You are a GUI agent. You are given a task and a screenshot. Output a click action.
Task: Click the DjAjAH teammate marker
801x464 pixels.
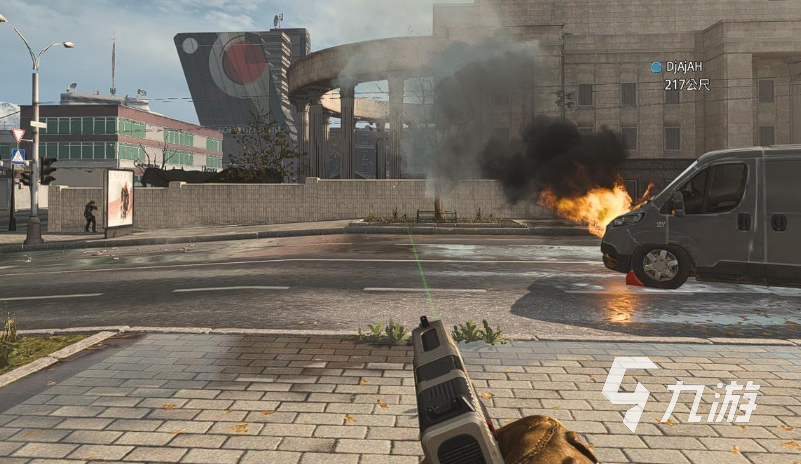(657, 67)
